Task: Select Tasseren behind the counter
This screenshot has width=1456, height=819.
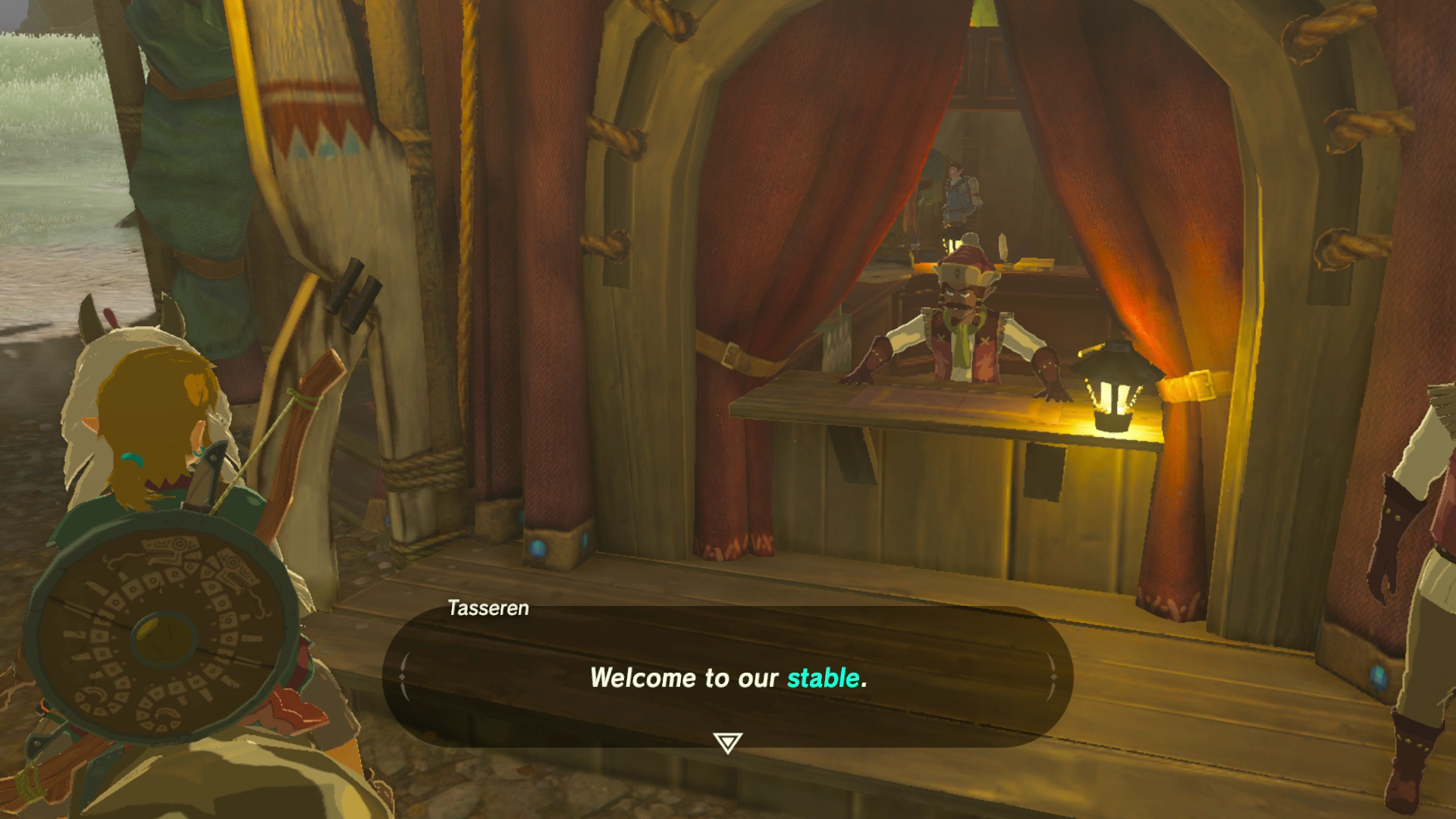Action: point(963,326)
